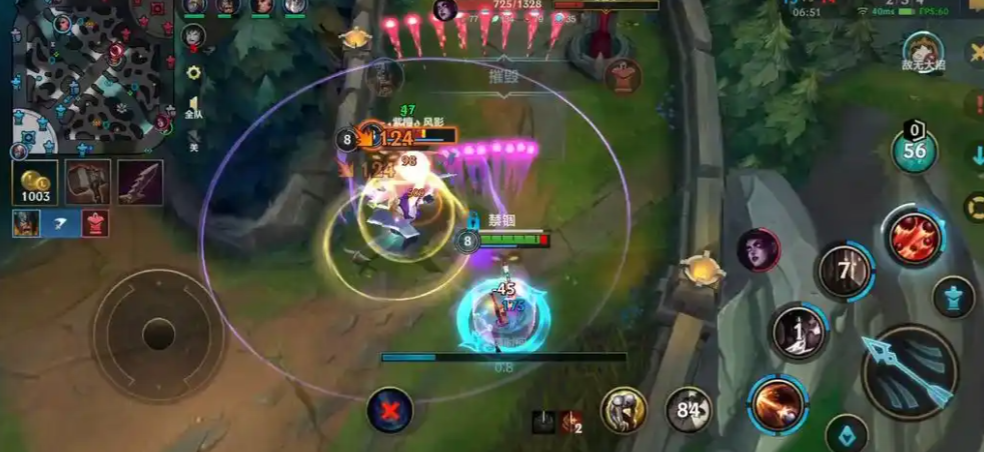Trigger the red claw ability
984x452 pixels.
pos(914,238)
